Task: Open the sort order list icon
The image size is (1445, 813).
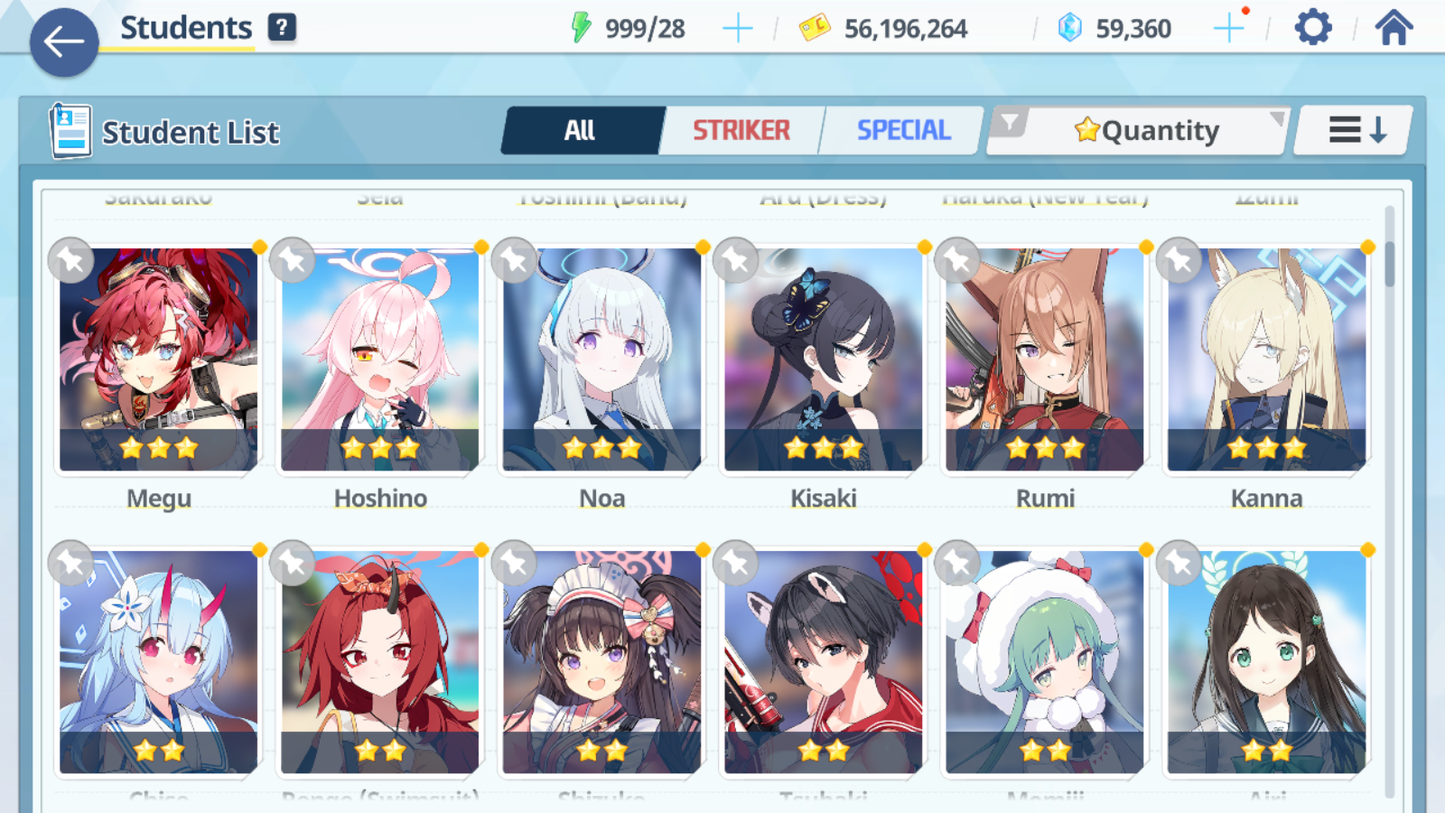Action: coord(1352,128)
